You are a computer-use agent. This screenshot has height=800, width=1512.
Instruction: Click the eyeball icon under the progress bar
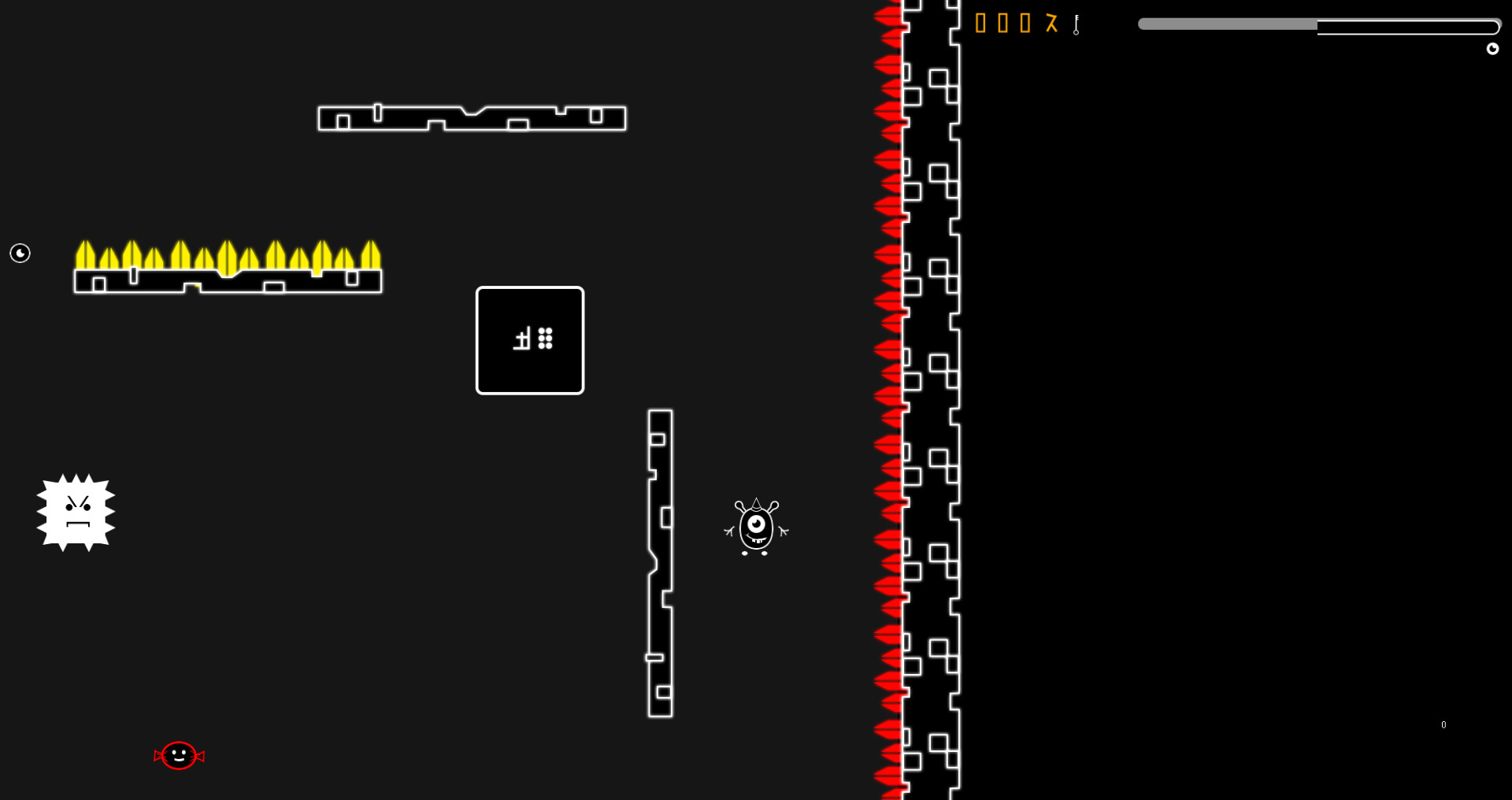[x=1493, y=48]
